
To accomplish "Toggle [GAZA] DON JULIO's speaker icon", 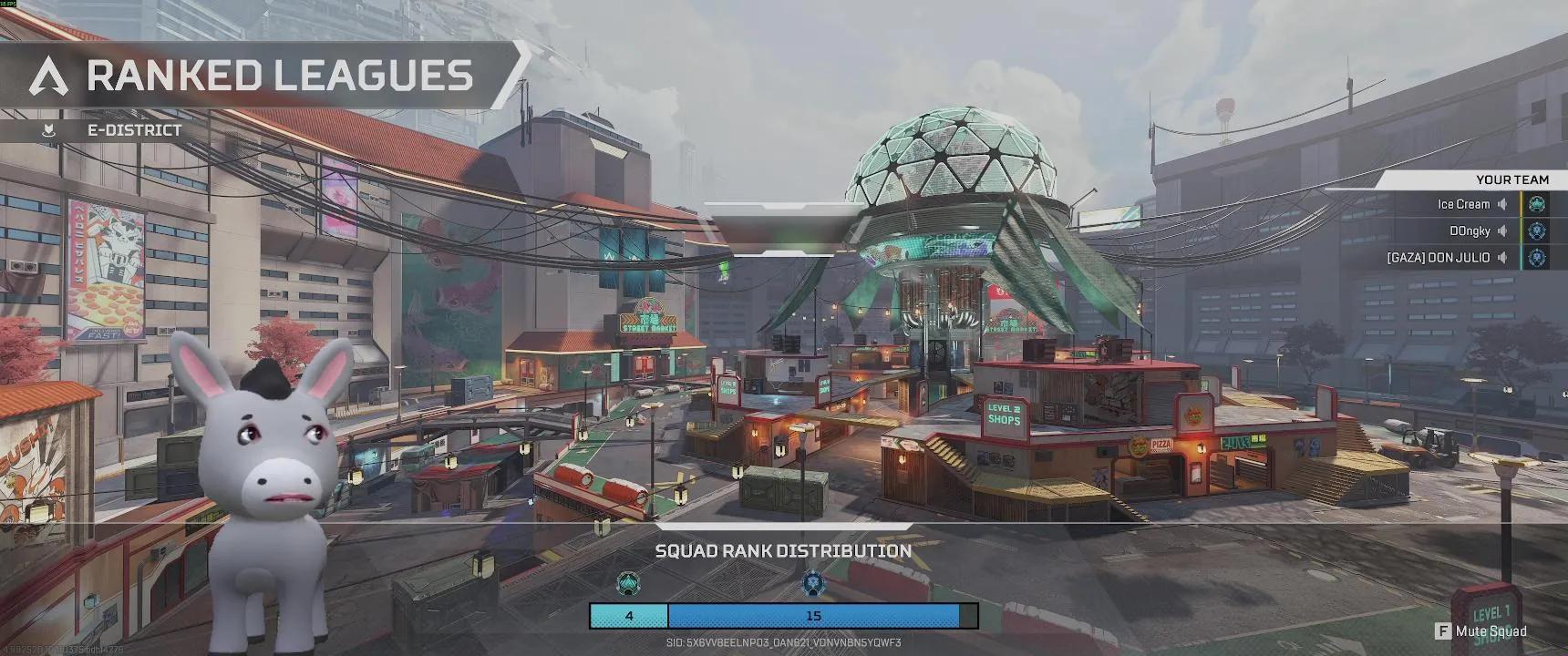I will click(1503, 257).
